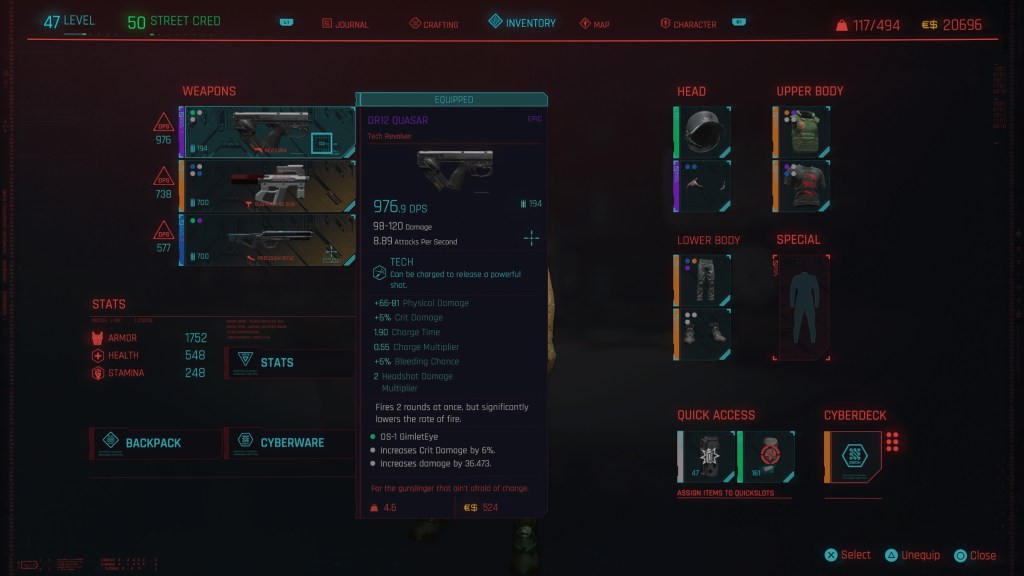
Task: Select the equipped DR12 Quasar revolver slot
Action: (x=267, y=132)
